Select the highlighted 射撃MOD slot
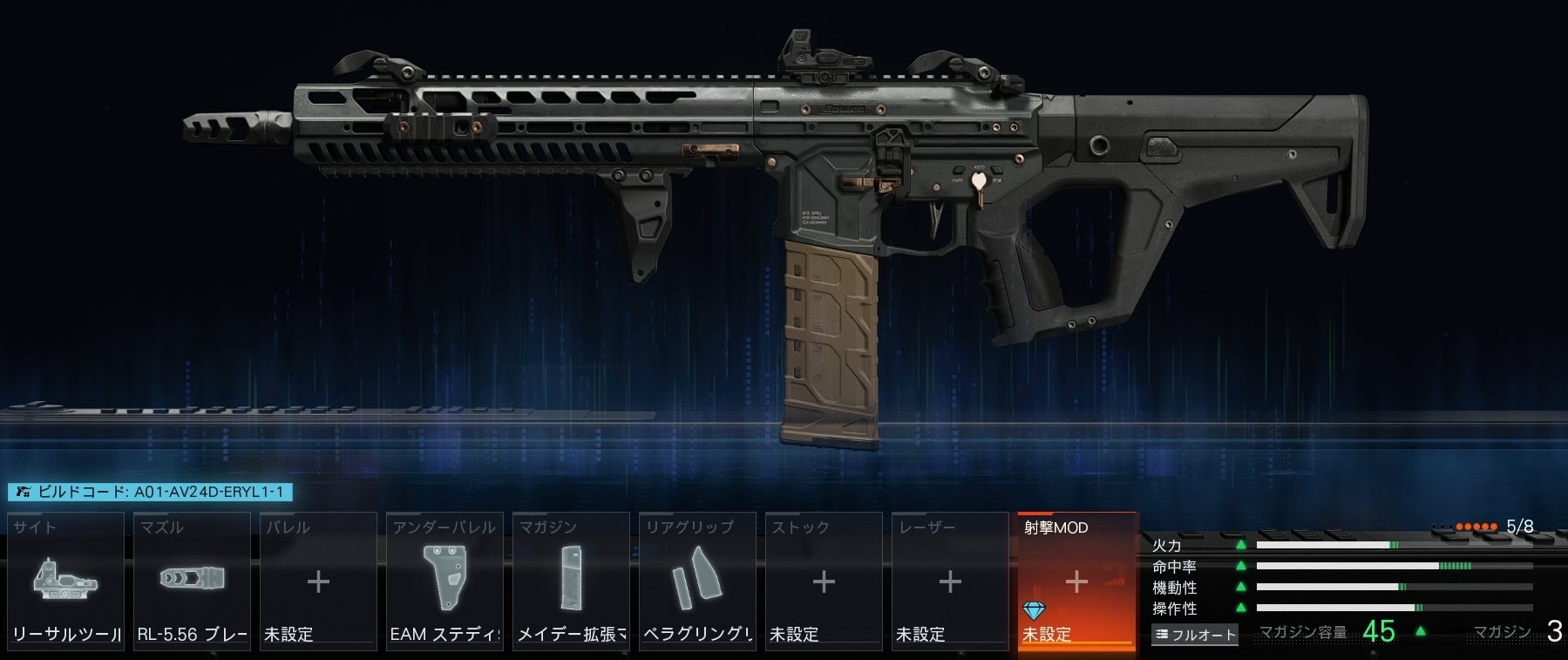The width and height of the screenshot is (1568, 660). pyautogui.click(x=1076, y=582)
